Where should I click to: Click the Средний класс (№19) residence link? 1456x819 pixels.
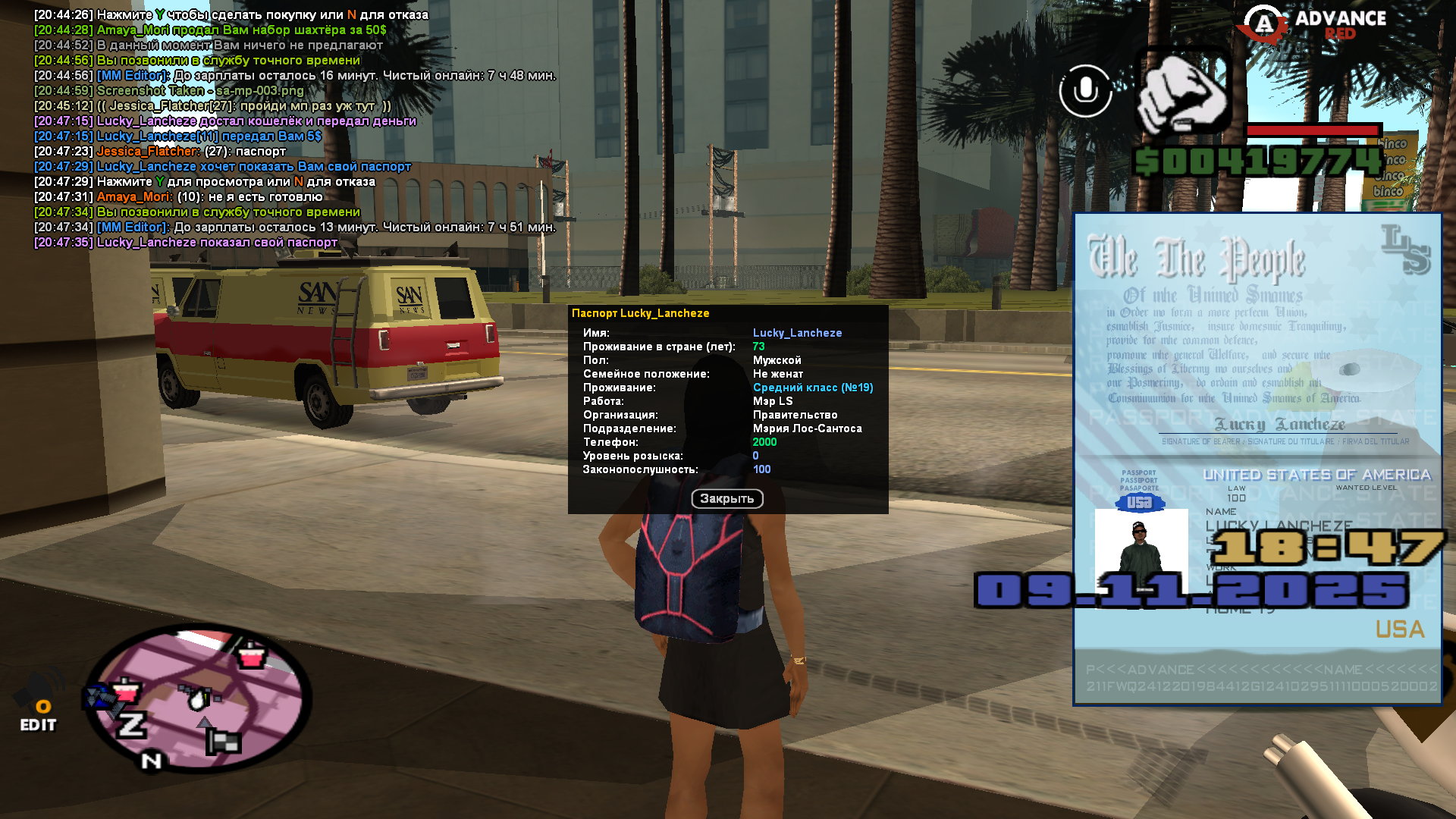(812, 388)
